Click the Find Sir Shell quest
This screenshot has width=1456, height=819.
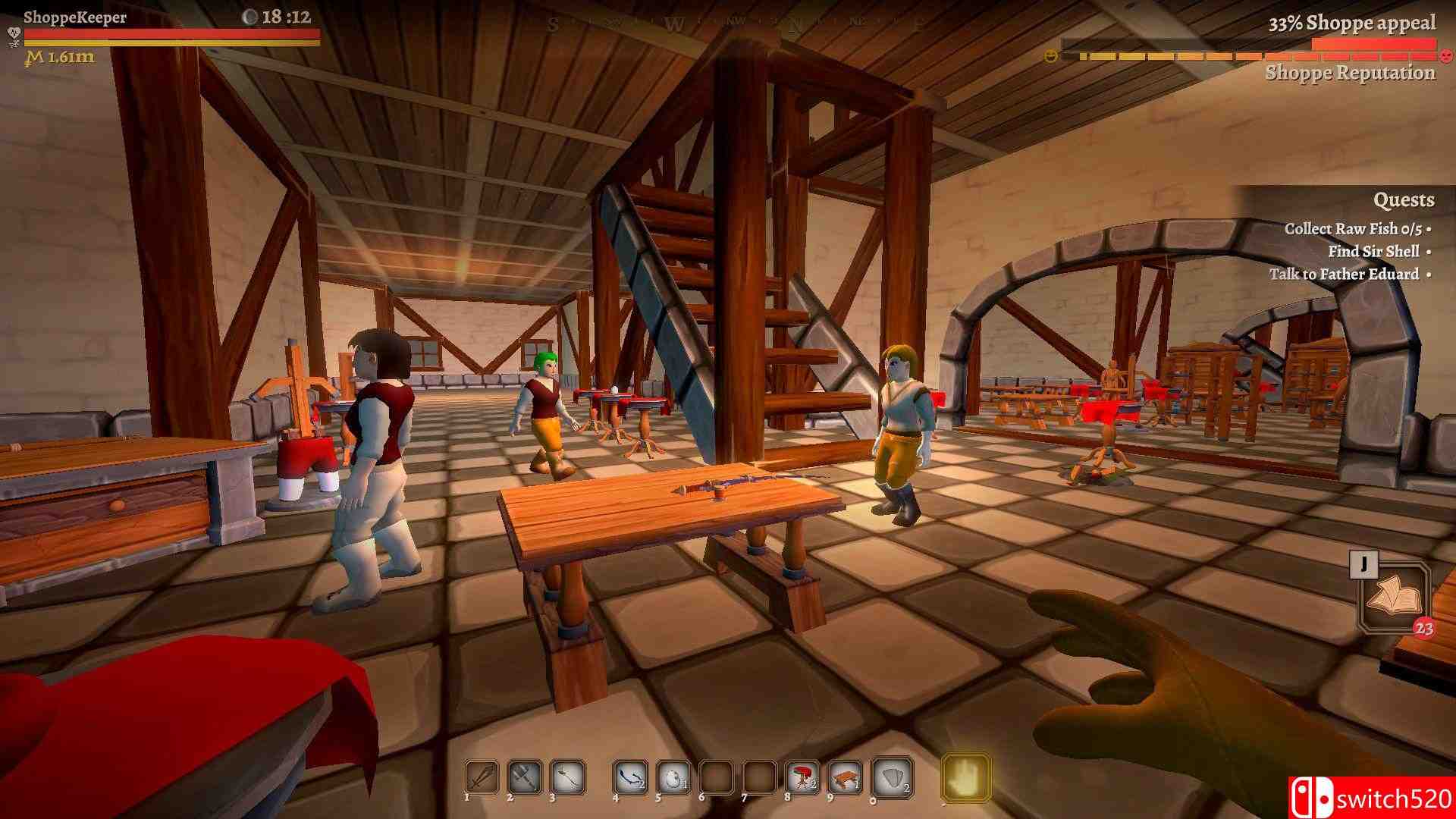pos(1373,251)
